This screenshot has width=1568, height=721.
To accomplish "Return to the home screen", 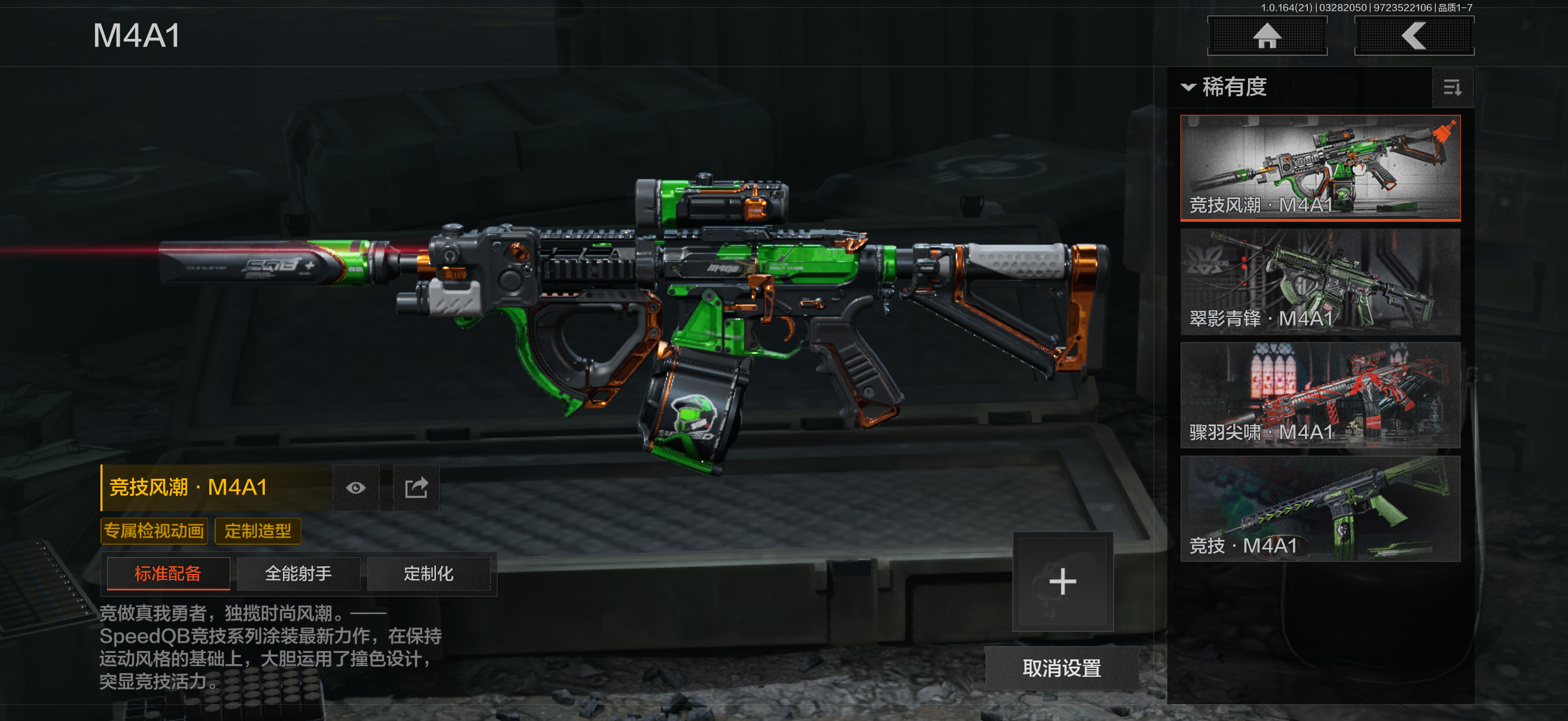I will [x=1267, y=36].
